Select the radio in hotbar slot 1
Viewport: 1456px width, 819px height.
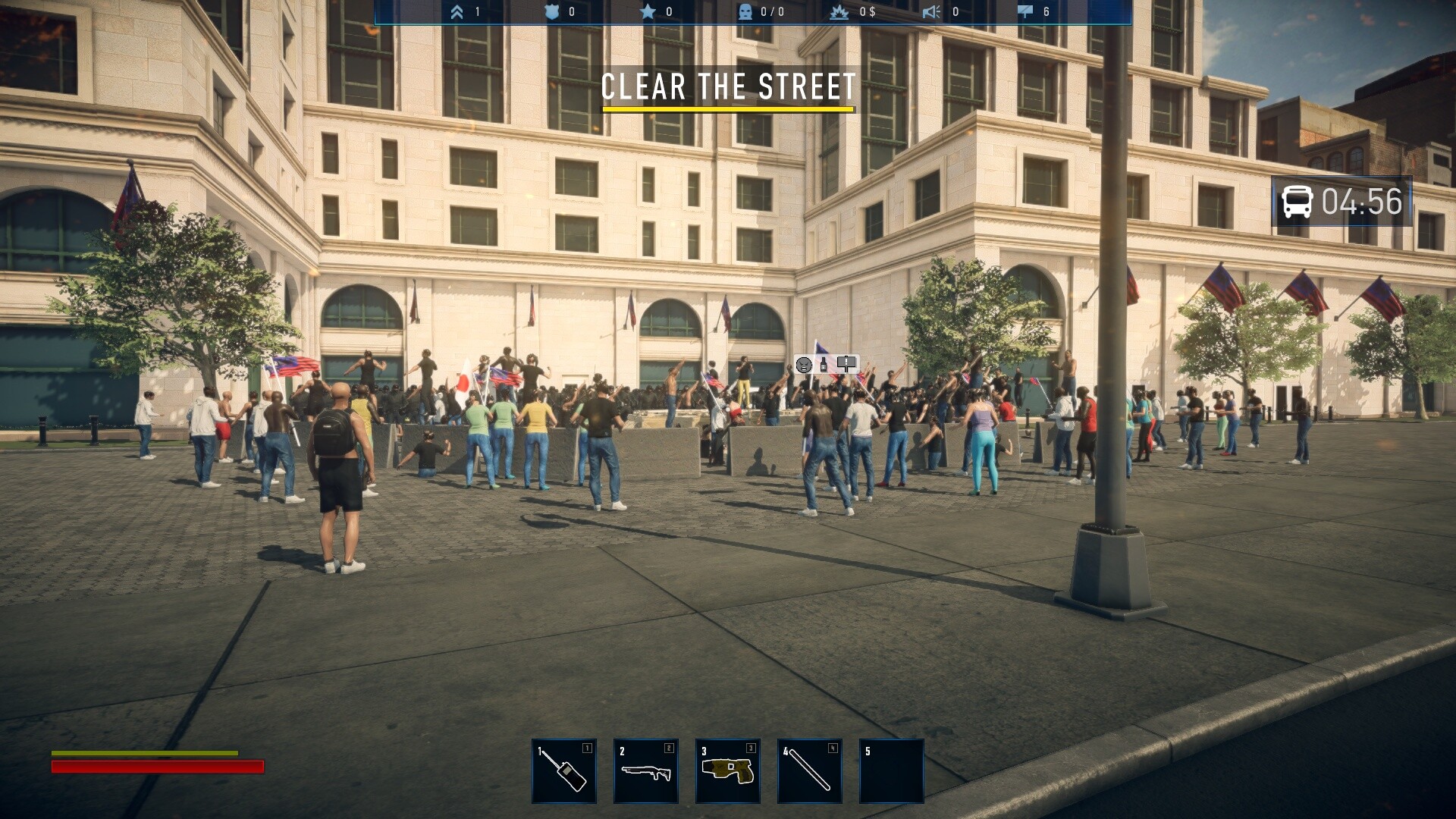[x=563, y=771]
